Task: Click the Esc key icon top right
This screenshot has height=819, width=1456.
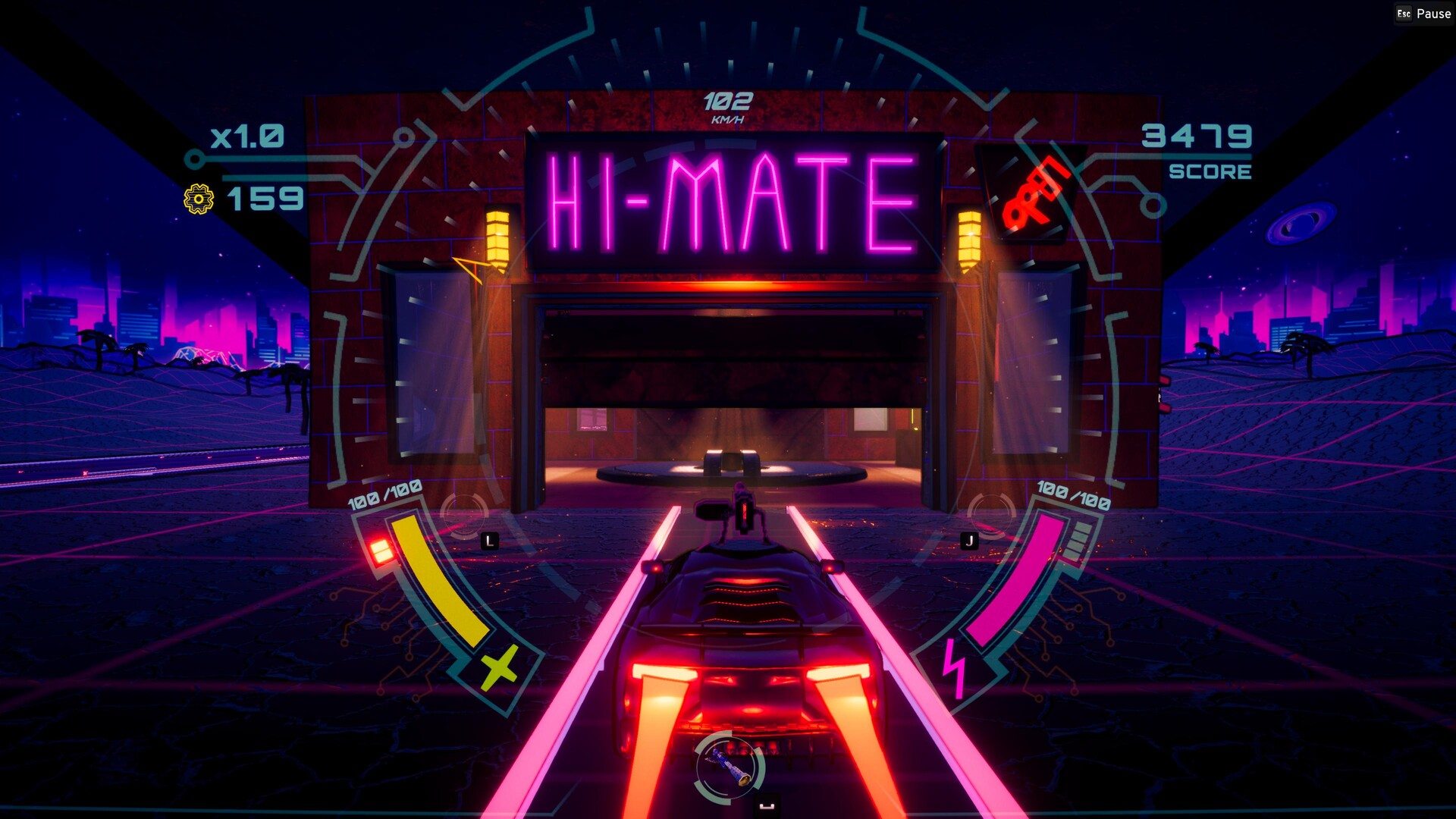Action: [x=1404, y=13]
